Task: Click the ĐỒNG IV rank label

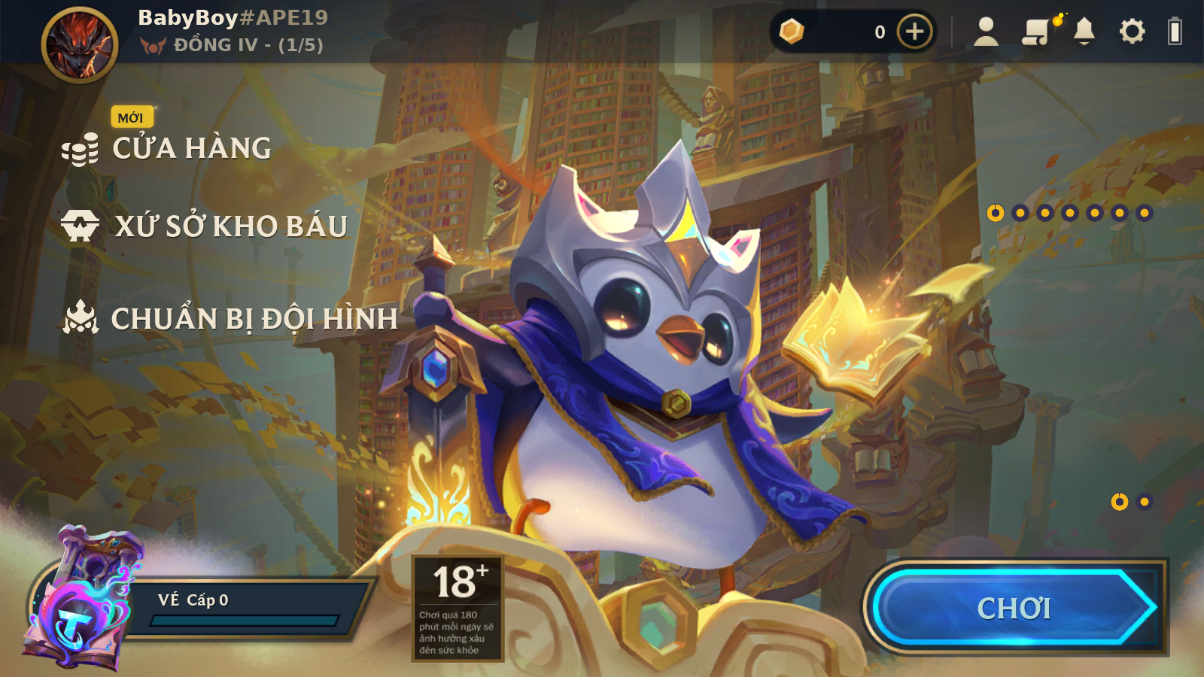Action: point(247,45)
